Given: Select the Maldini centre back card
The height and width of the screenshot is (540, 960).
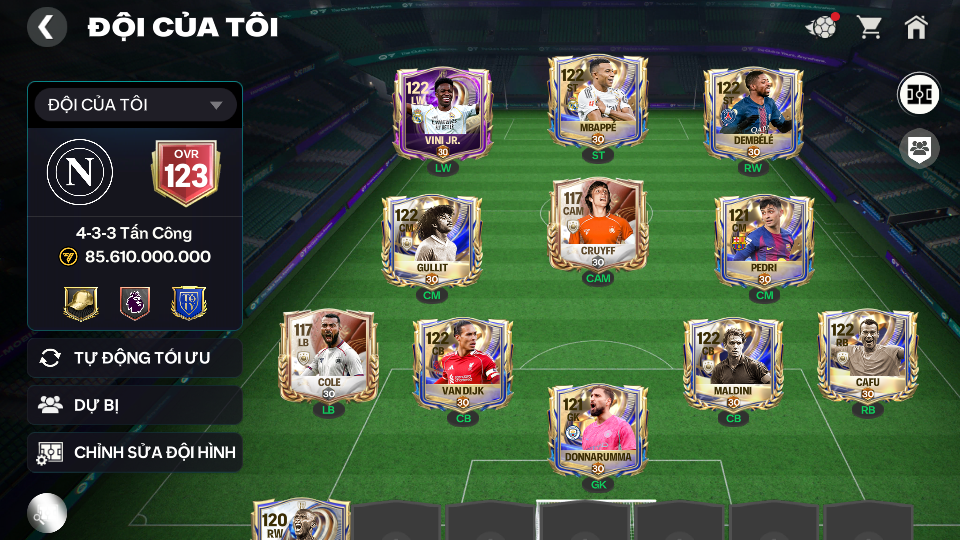Looking at the screenshot, I should pyautogui.click(x=733, y=363).
